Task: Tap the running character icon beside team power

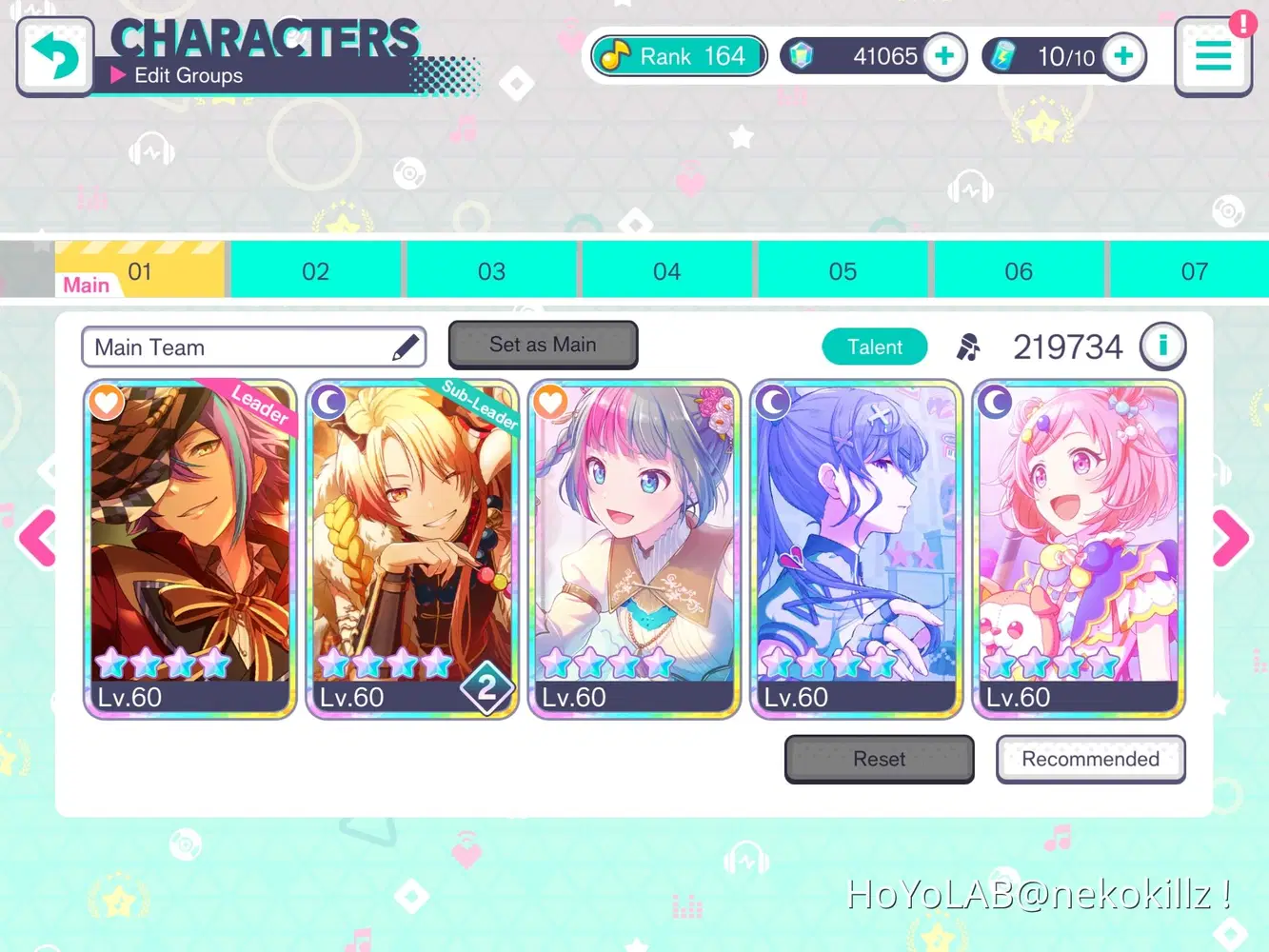Action: coord(969,347)
